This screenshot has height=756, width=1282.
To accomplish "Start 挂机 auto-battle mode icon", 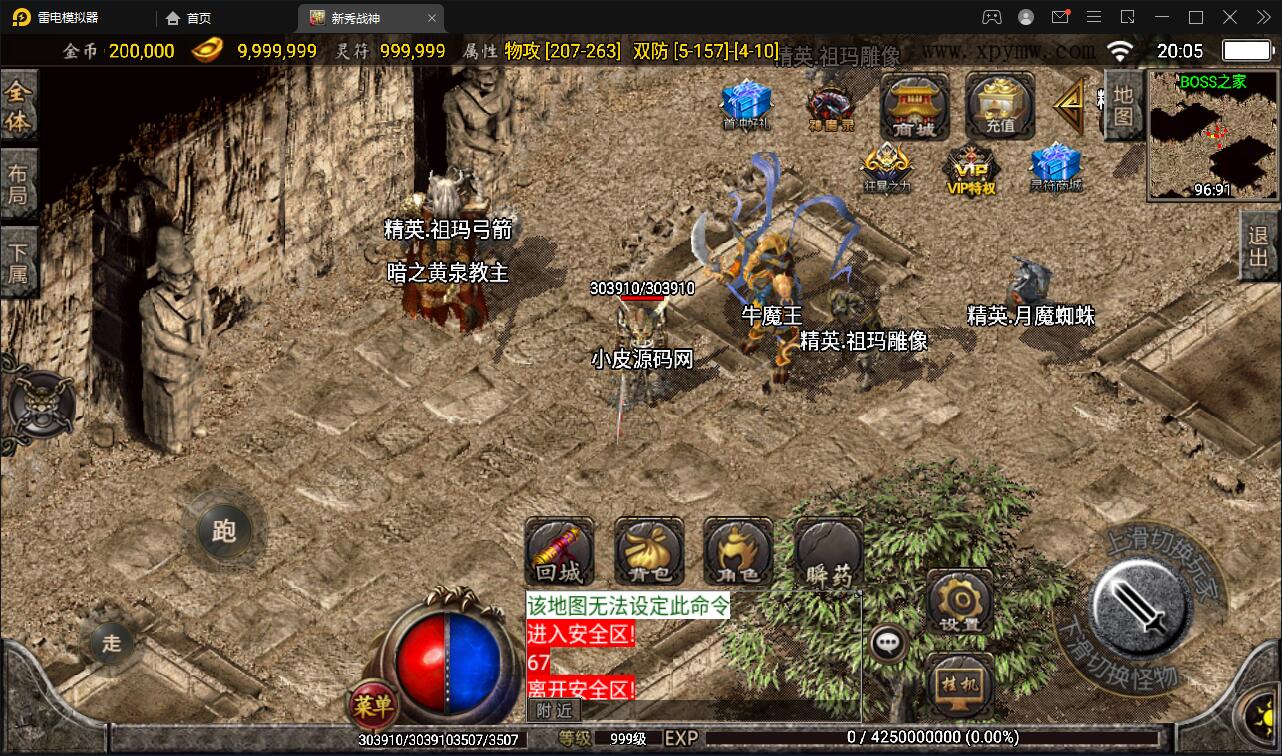I will 959,684.
